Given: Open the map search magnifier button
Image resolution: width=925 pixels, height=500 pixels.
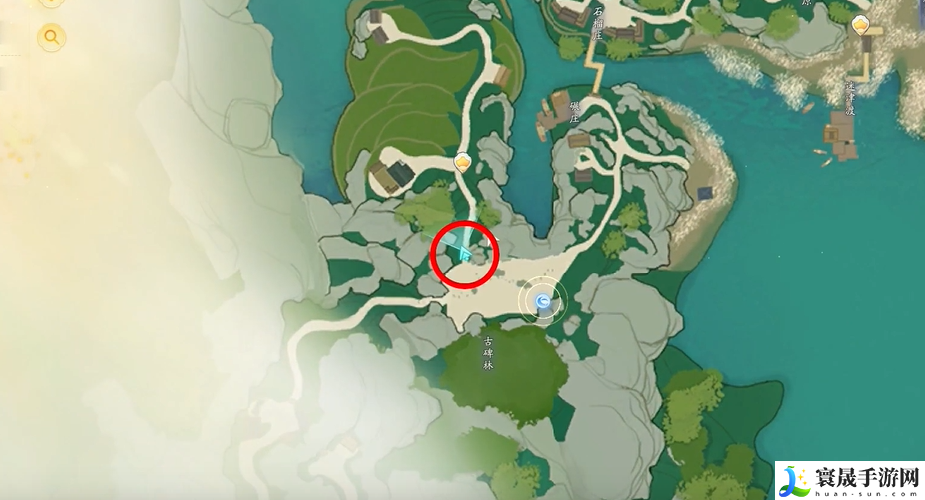Looking at the screenshot, I should [x=51, y=38].
